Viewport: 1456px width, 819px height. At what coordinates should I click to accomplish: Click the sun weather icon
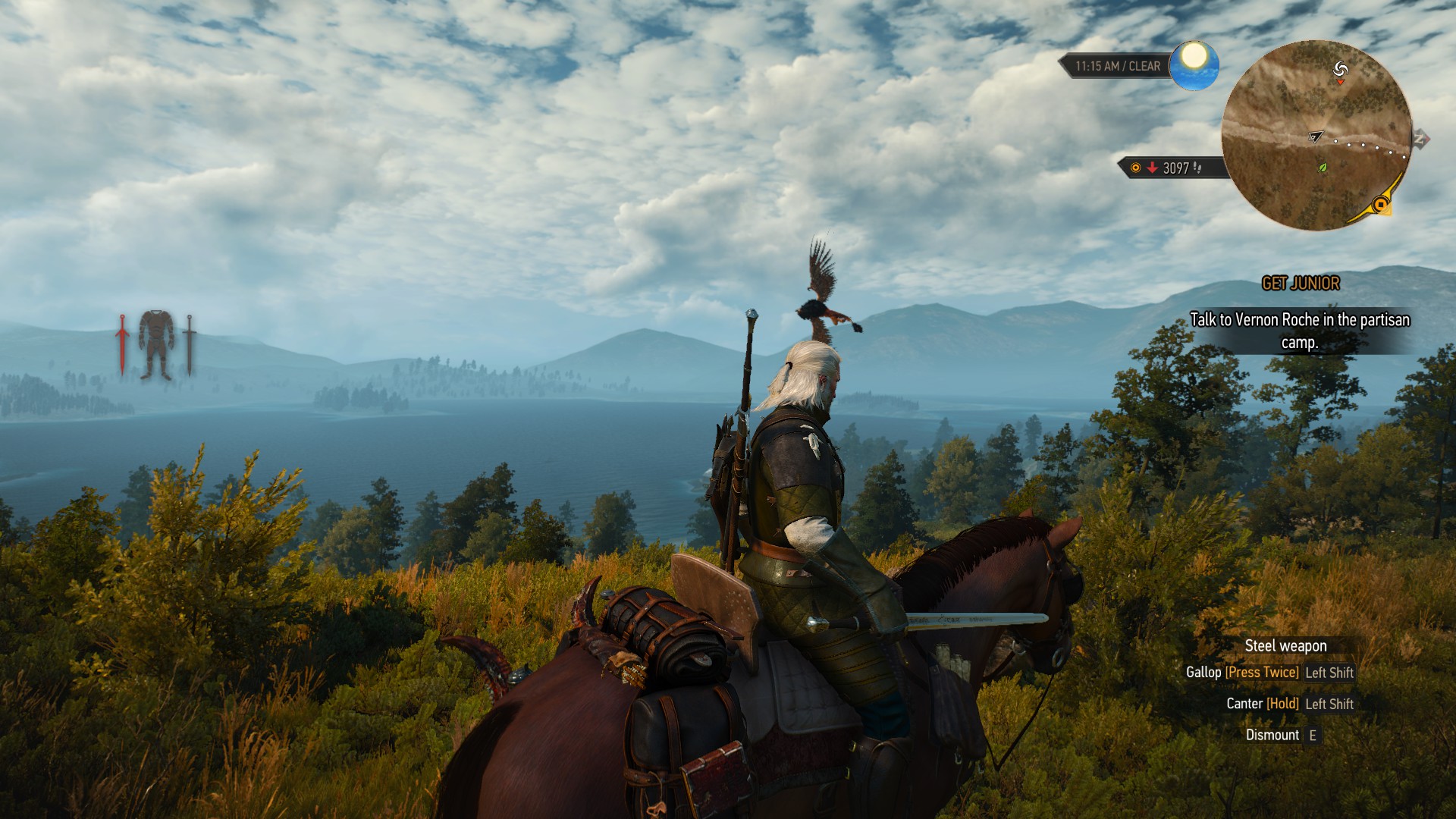(x=1194, y=65)
